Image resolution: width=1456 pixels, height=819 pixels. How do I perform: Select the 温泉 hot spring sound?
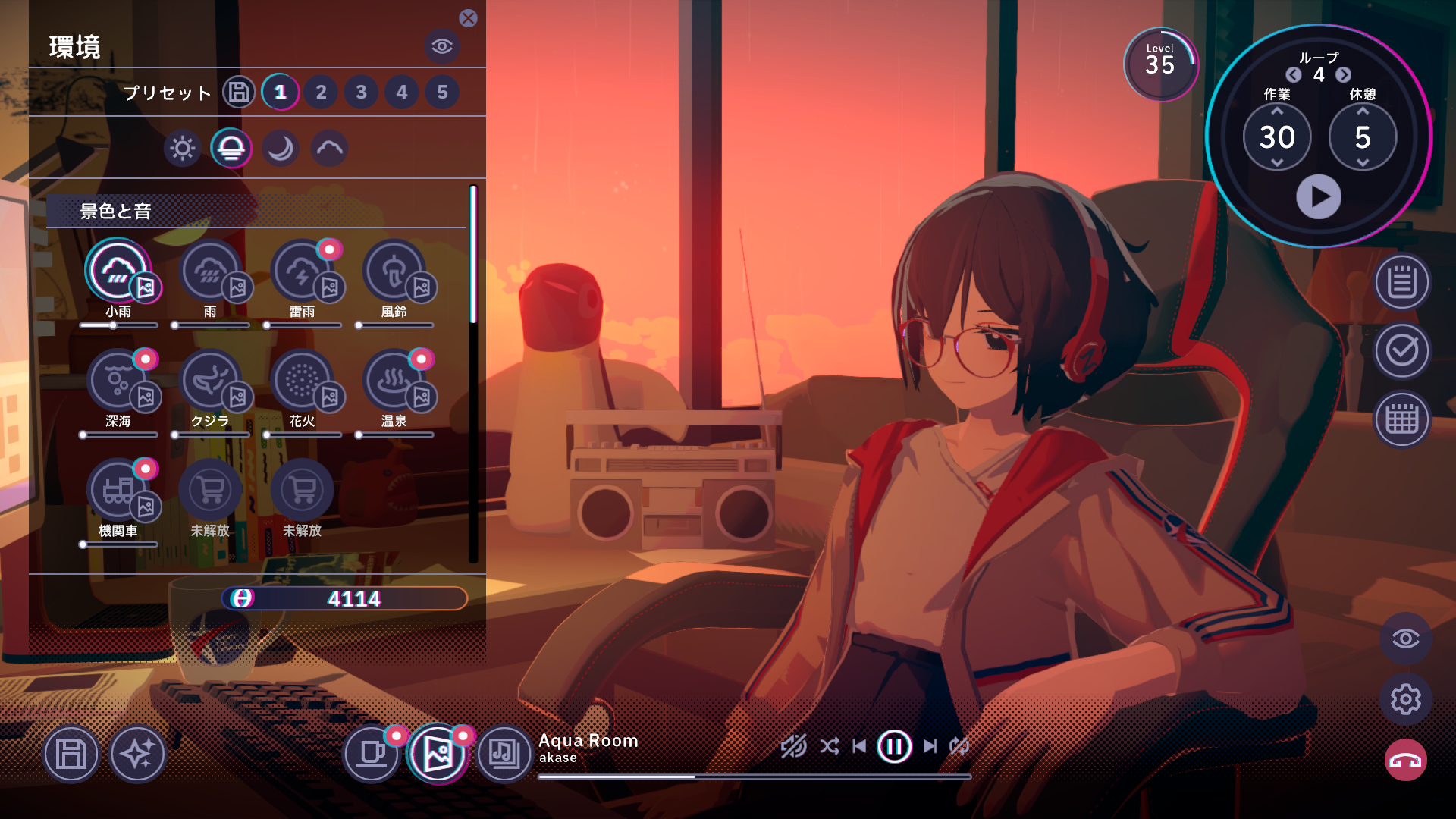[x=394, y=381]
